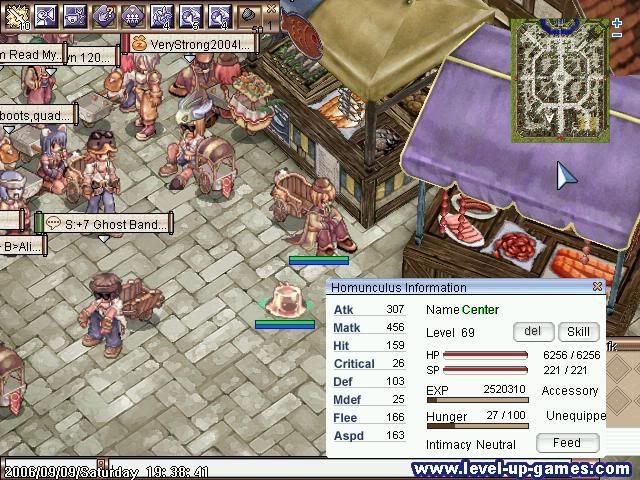This screenshot has height=480, width=640.
Task: Close the Homunculus Information window
Action: pos(598,287)
